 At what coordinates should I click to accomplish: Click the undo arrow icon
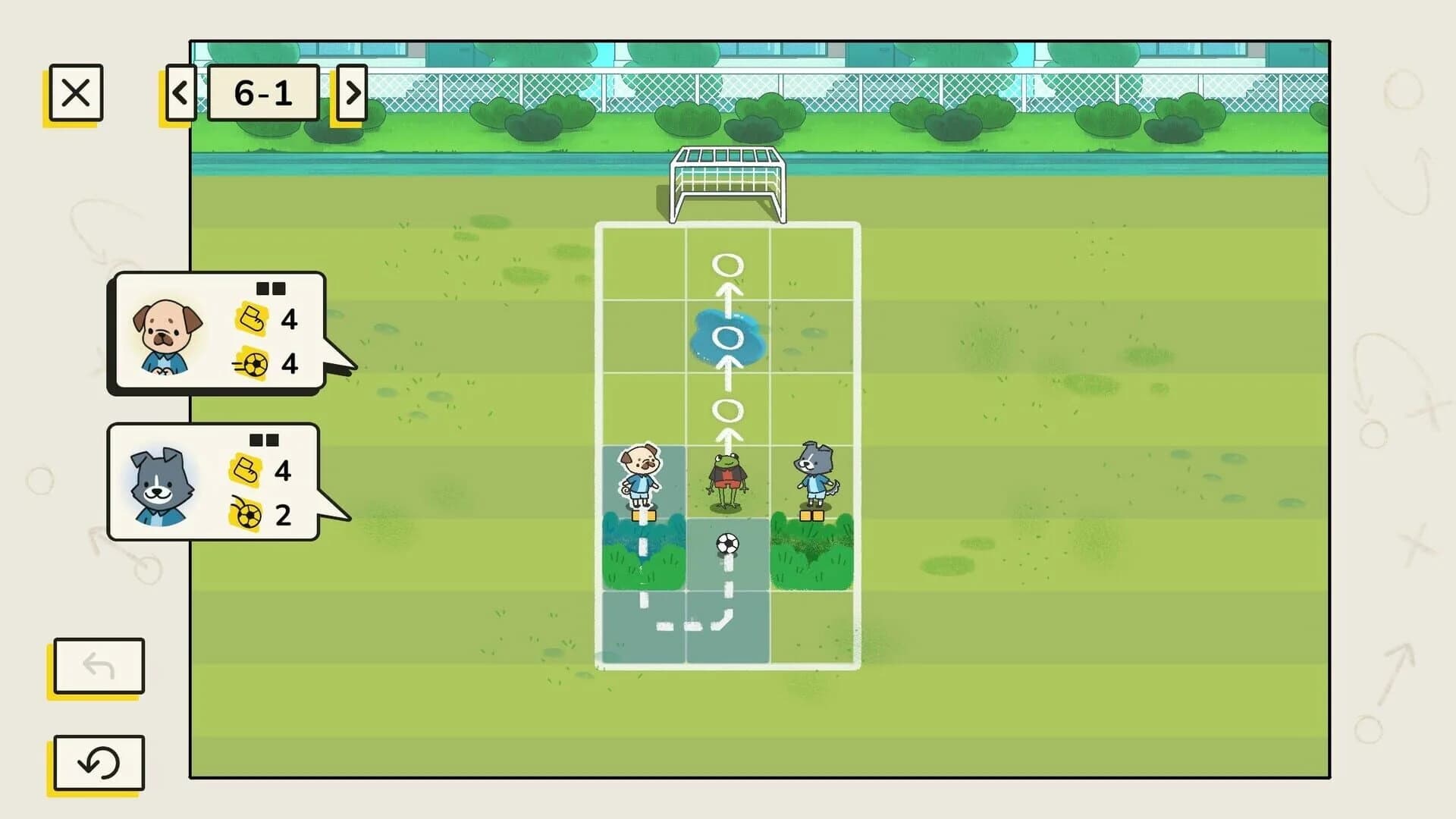click(x=97, y=667)
